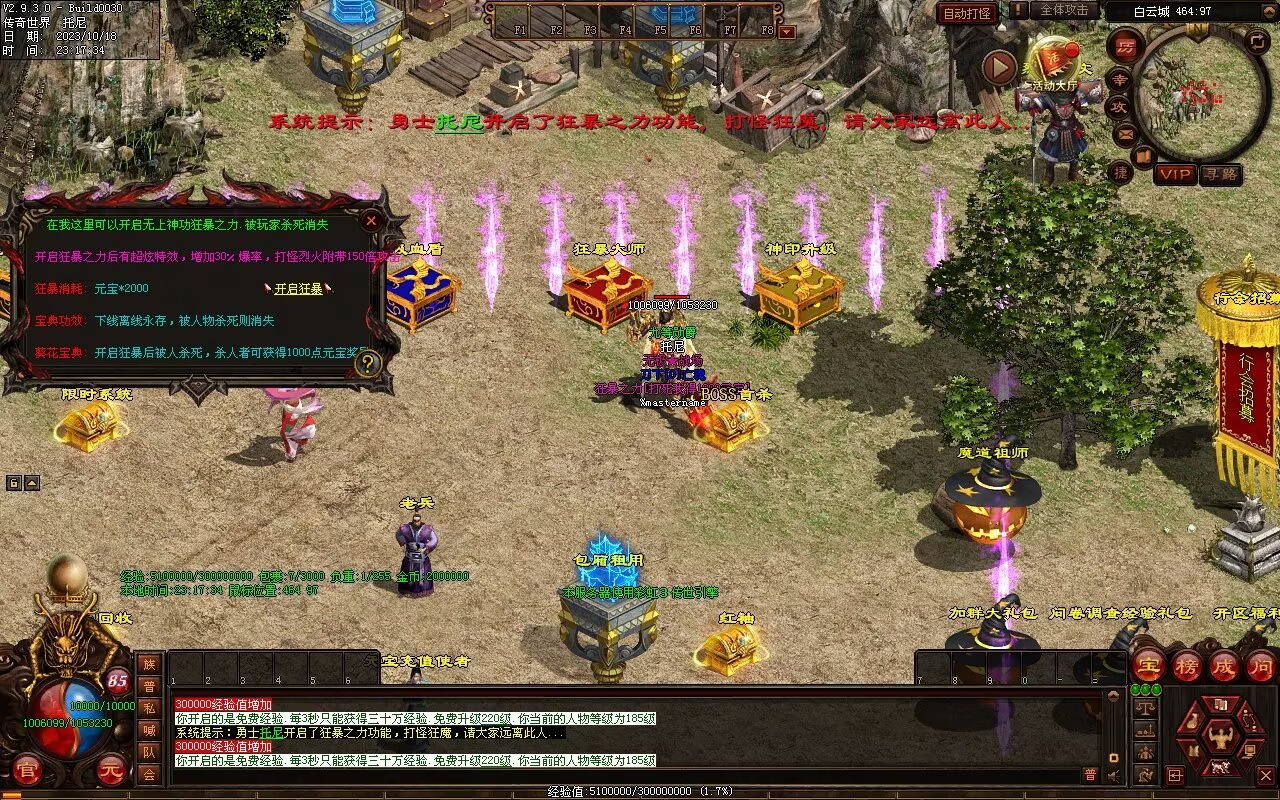
Task: Open the bag pouch icon
Action: [x=1195, y=720]
